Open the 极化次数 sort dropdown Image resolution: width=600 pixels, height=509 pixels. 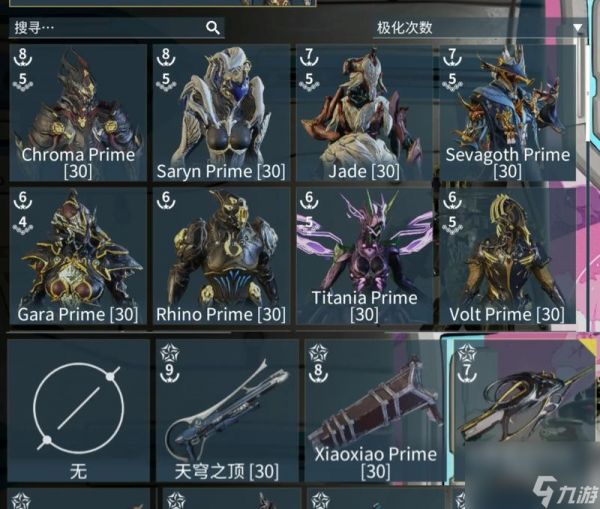480,28
